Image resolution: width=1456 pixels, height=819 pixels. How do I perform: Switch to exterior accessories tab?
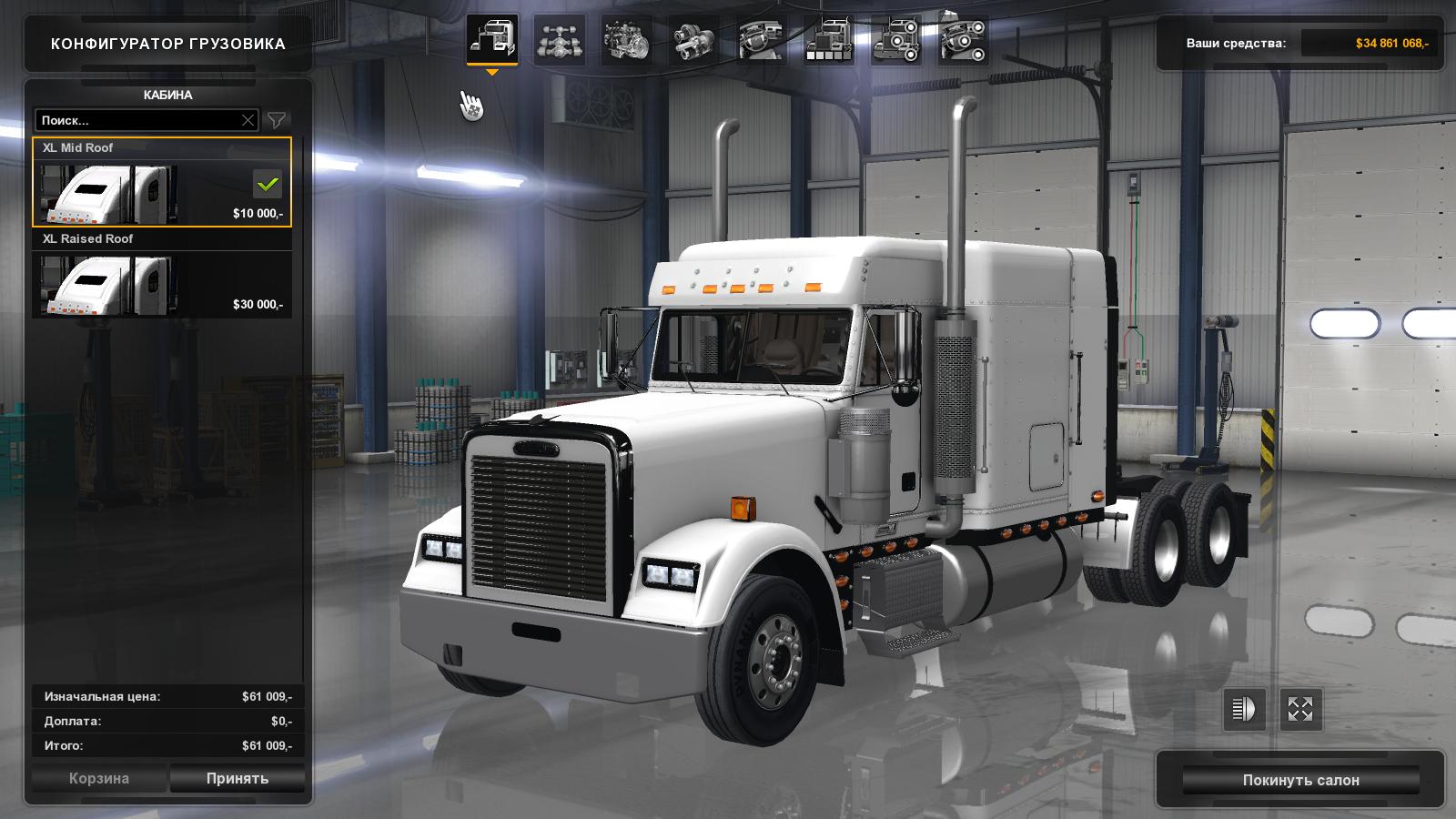[x=896, y=40]
